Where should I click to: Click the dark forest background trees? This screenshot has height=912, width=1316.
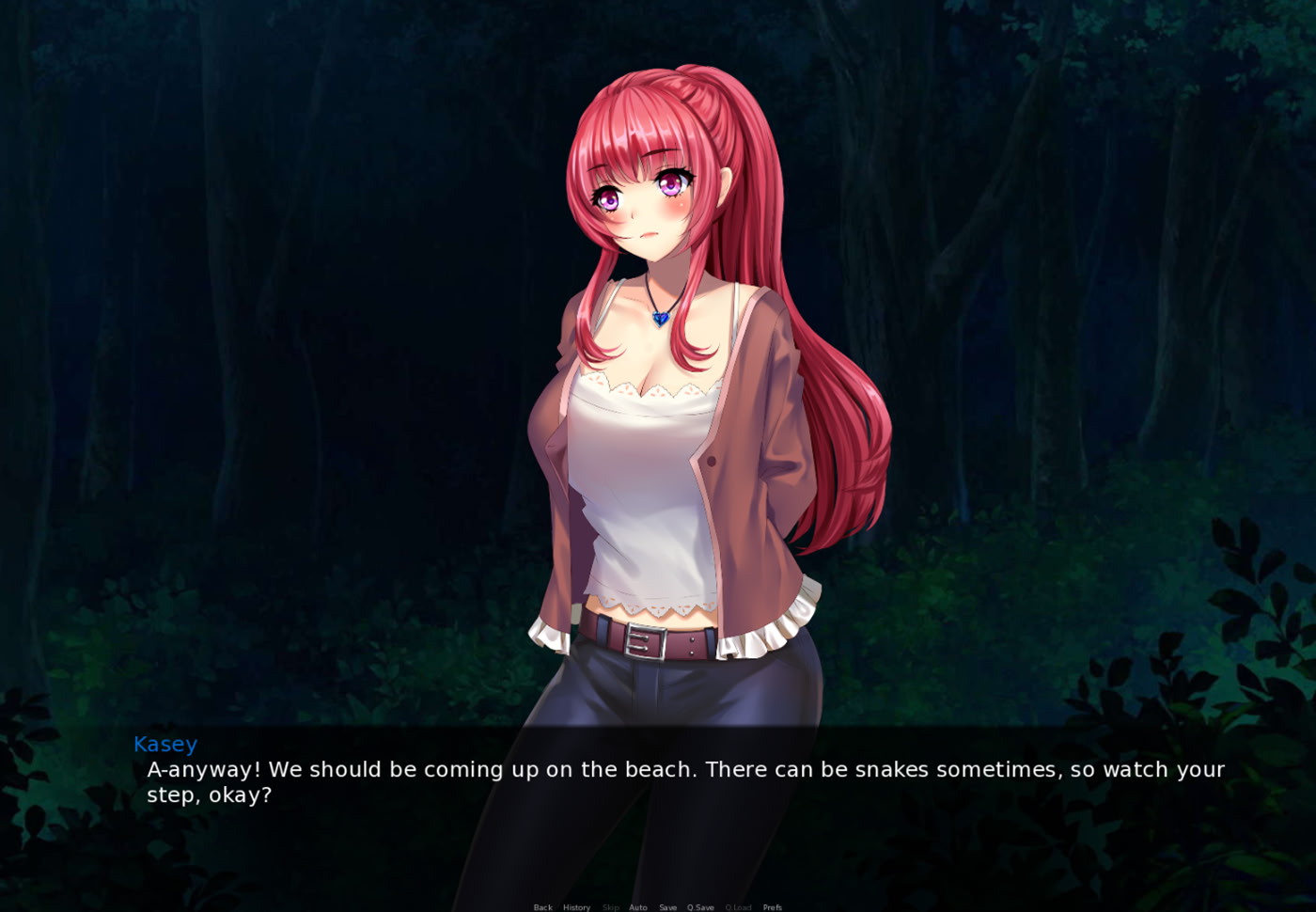[235, 188]
